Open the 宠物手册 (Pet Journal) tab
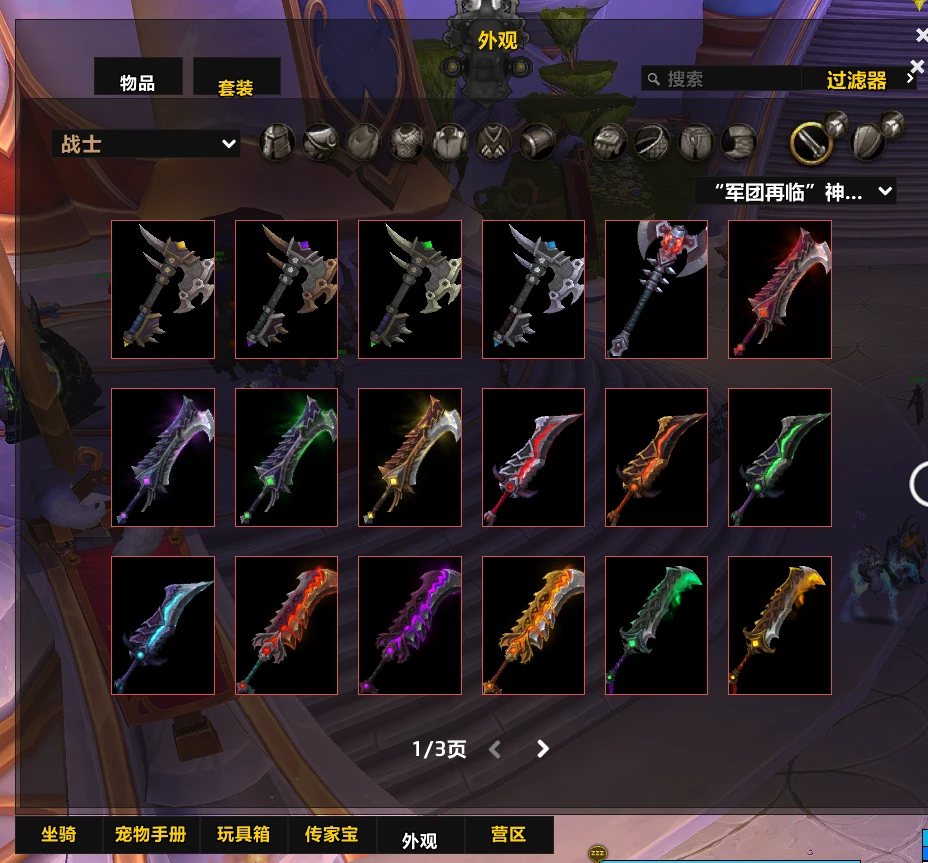This screenshot has height=863, width=928. (x=150, y=834)
